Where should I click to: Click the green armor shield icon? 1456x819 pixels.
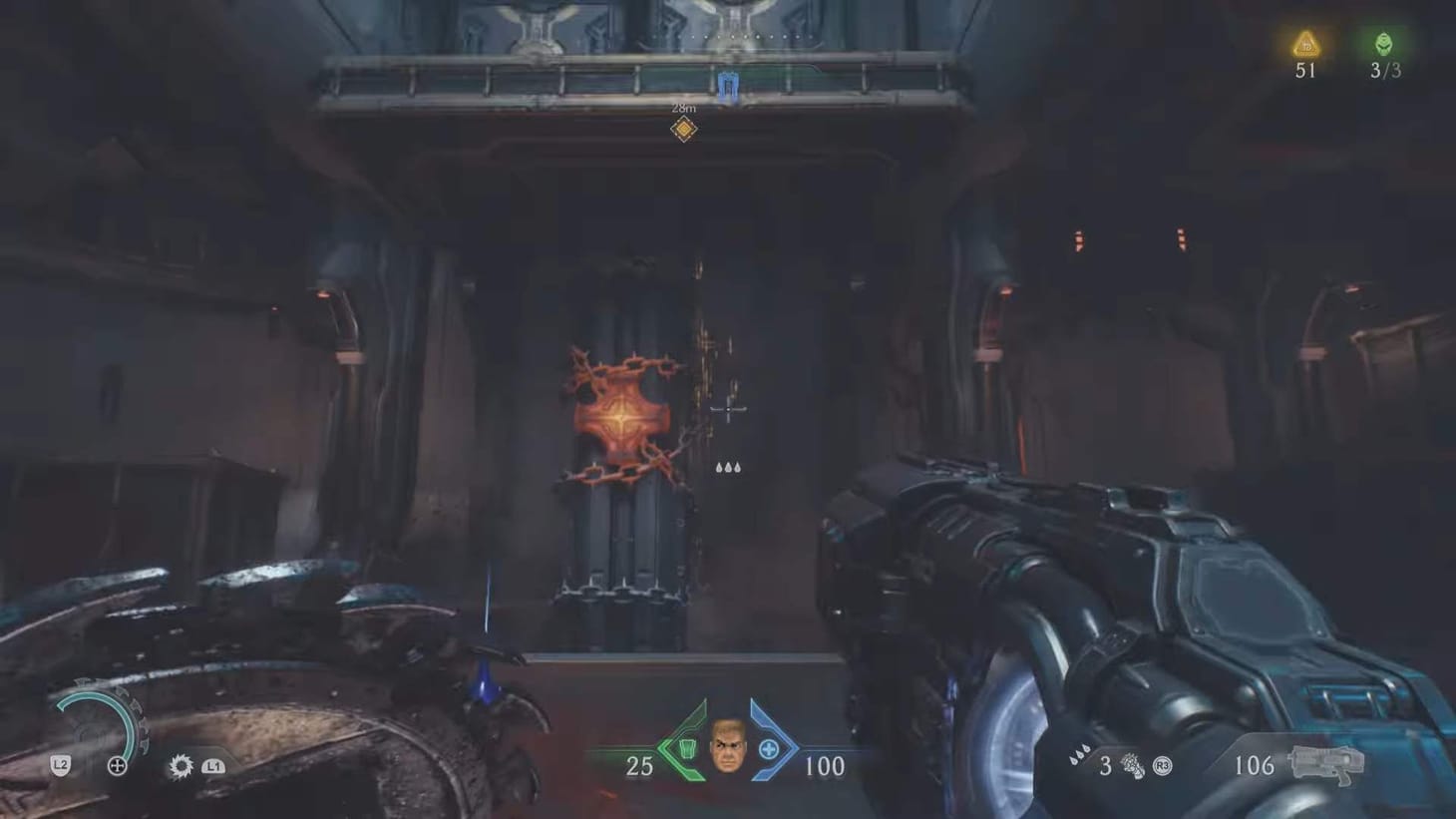coord(687,748)
